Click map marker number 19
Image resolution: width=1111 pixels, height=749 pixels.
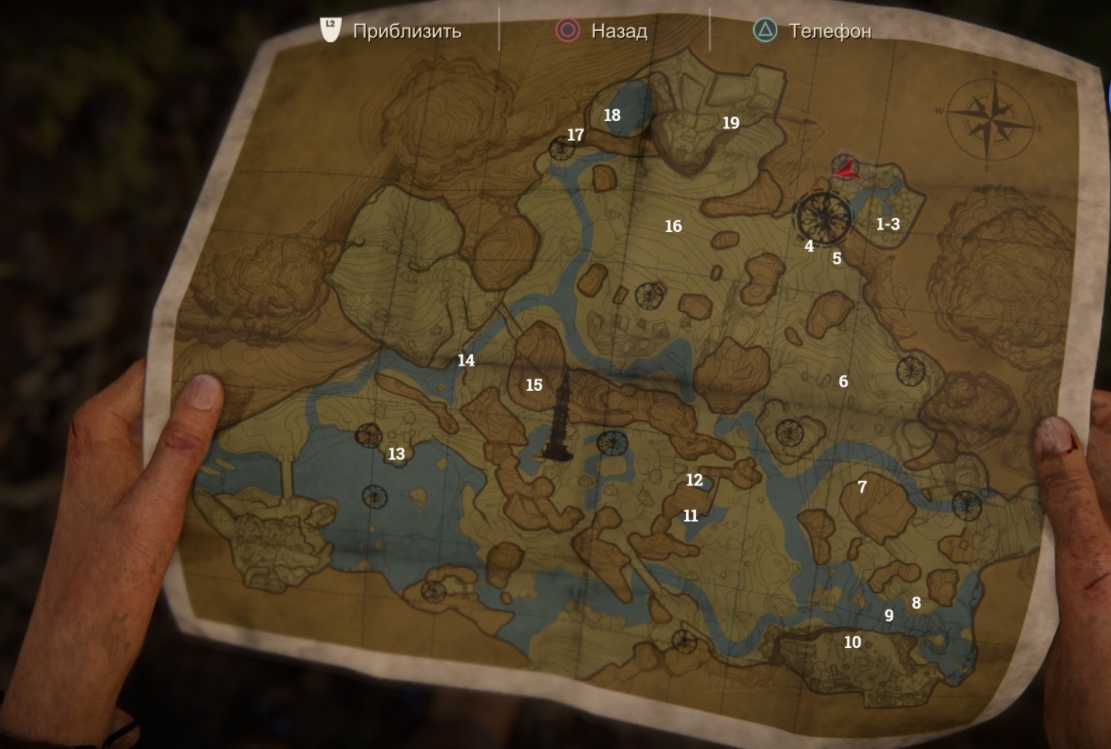pos(731,123)
